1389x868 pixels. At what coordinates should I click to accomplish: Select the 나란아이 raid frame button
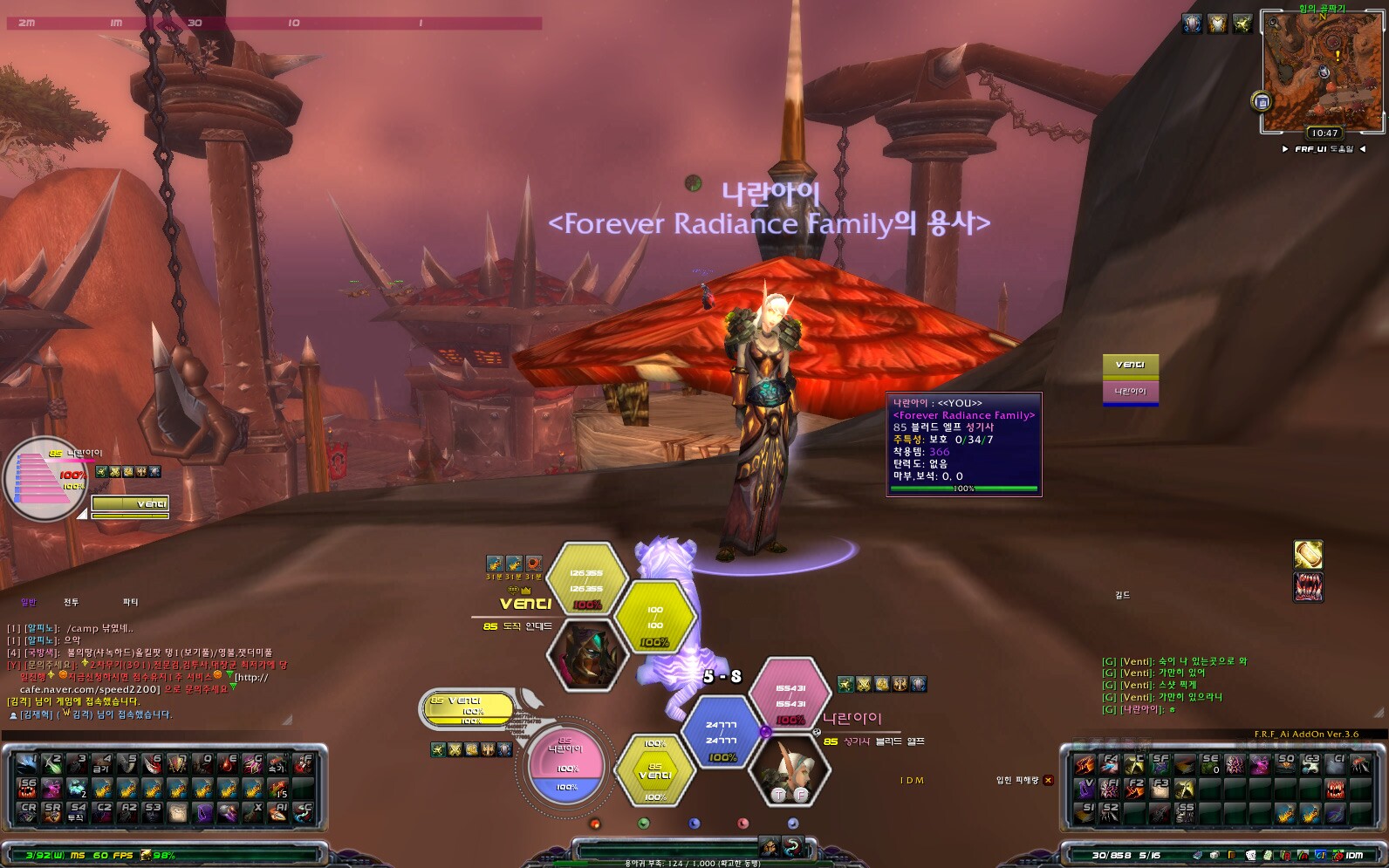pos(1130,392)
